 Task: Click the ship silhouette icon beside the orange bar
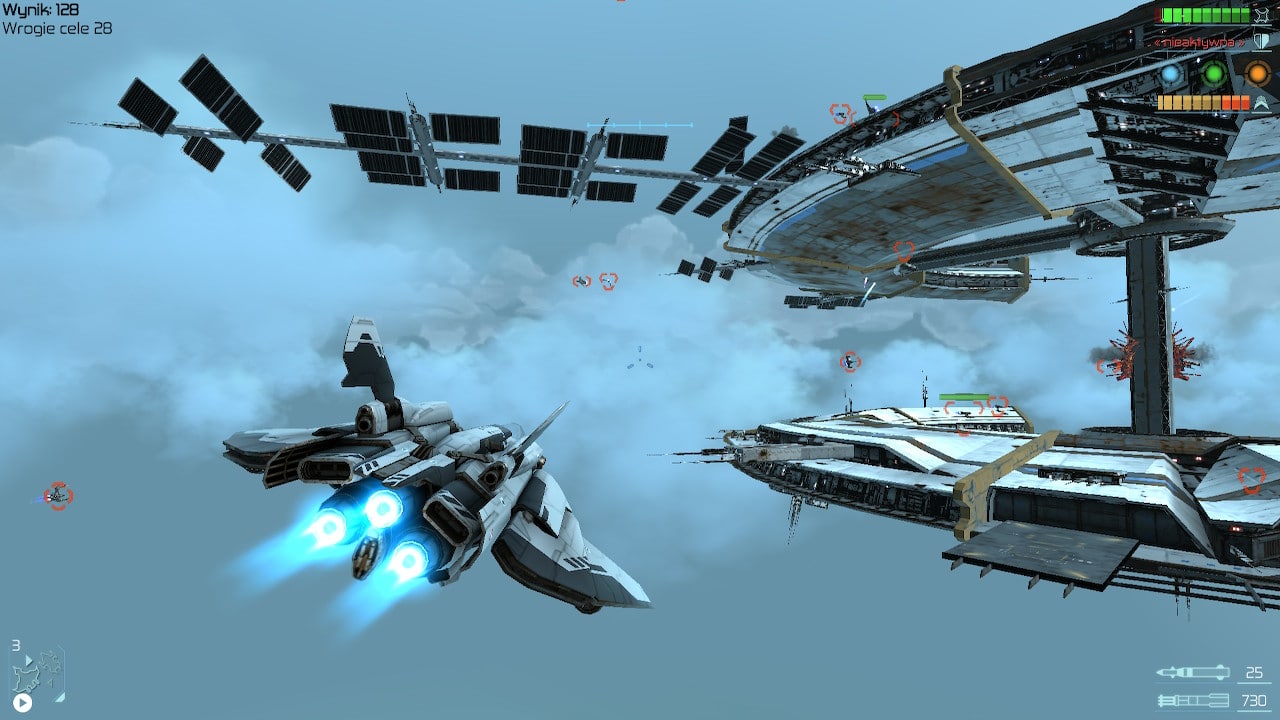[1261, 101]
